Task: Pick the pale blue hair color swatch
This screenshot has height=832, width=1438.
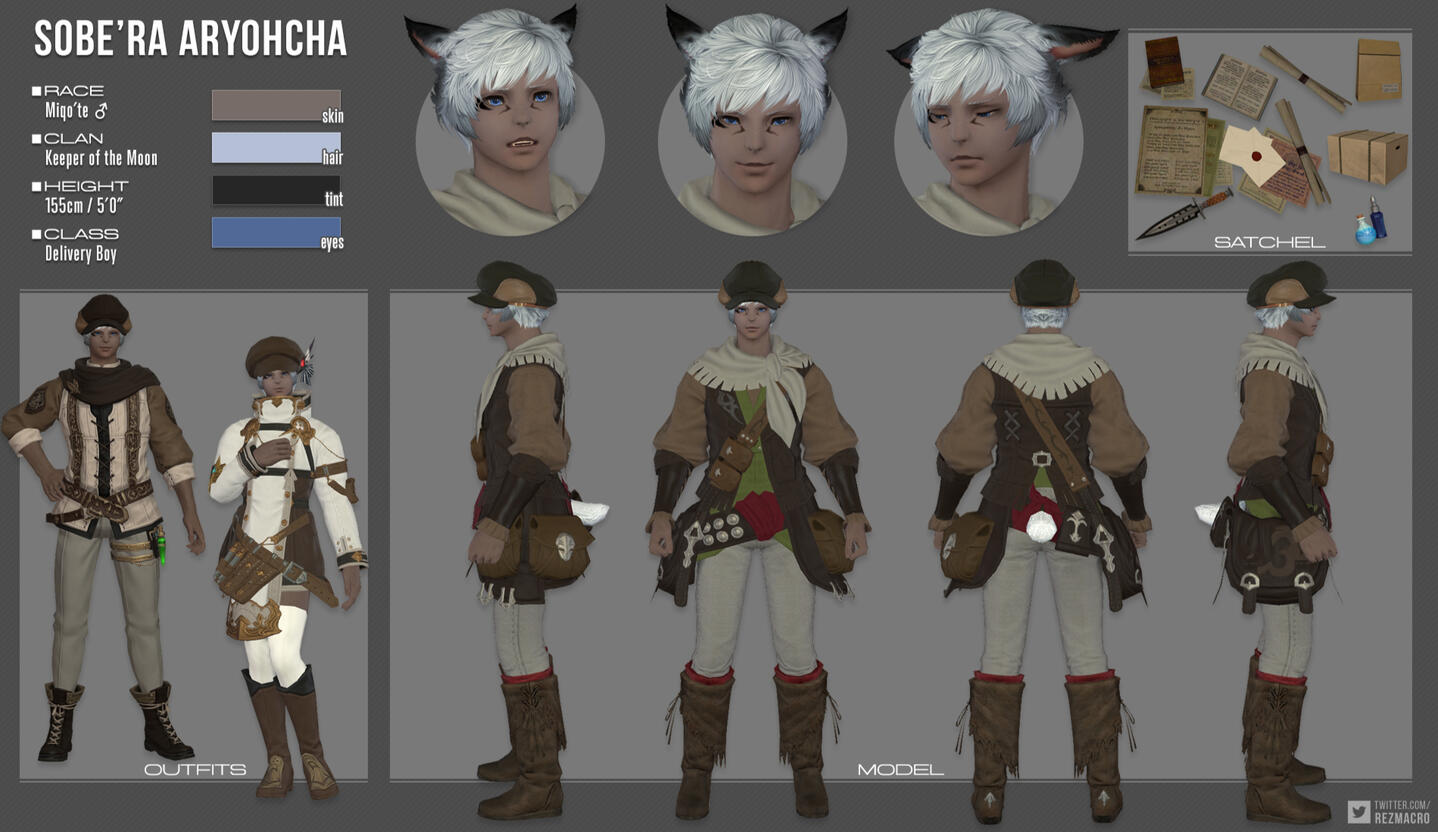Action: pyautogui.click(x=275, y=147)
